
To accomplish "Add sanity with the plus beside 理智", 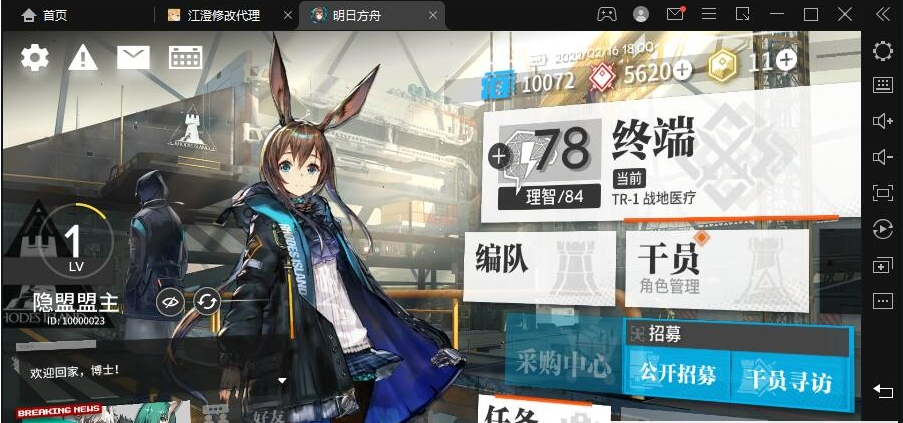I will click(498, 155).
